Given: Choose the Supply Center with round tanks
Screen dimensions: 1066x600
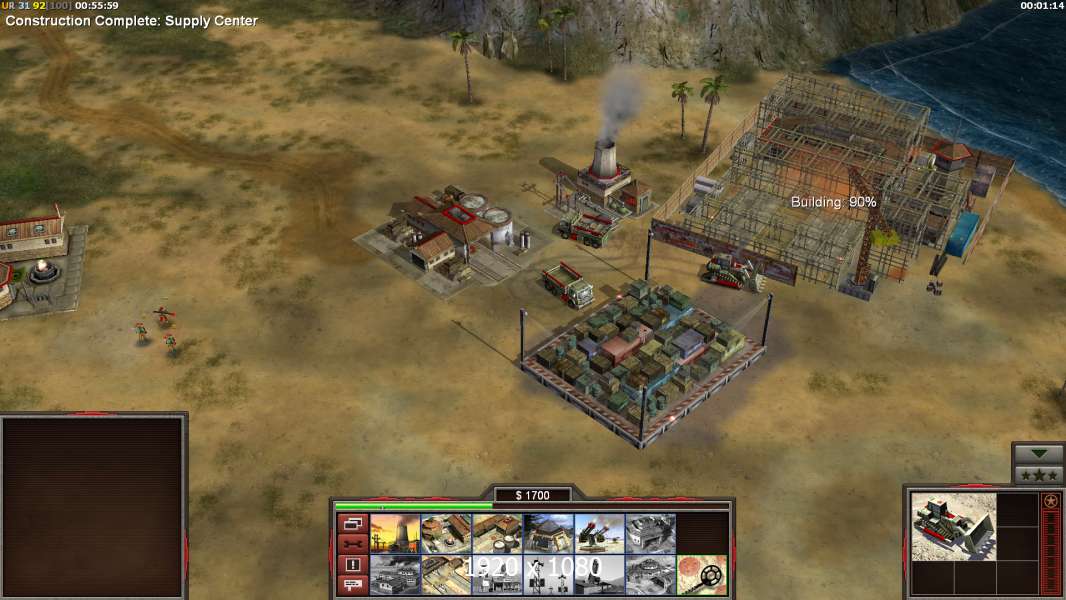Looking at the screenshot, I should pyautogui.click(x=497, y=534).
